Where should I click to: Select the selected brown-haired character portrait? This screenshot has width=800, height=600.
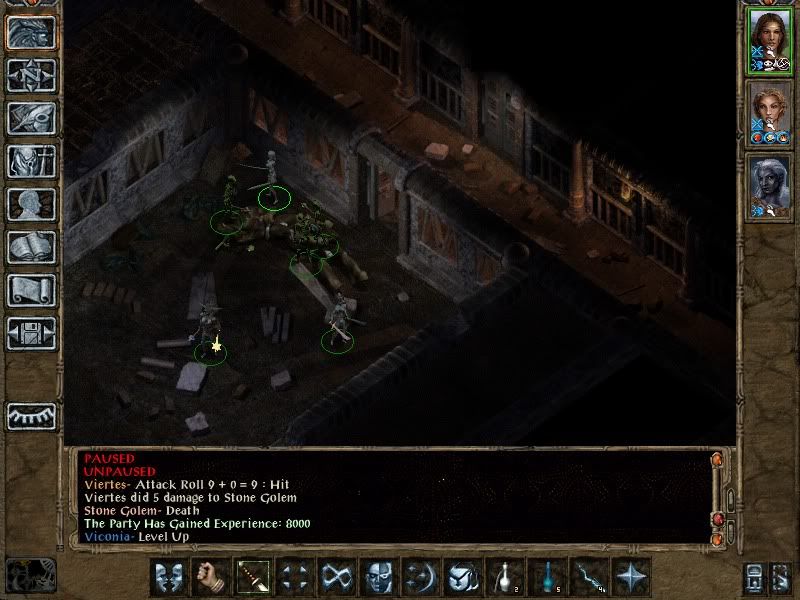(768, 40)
